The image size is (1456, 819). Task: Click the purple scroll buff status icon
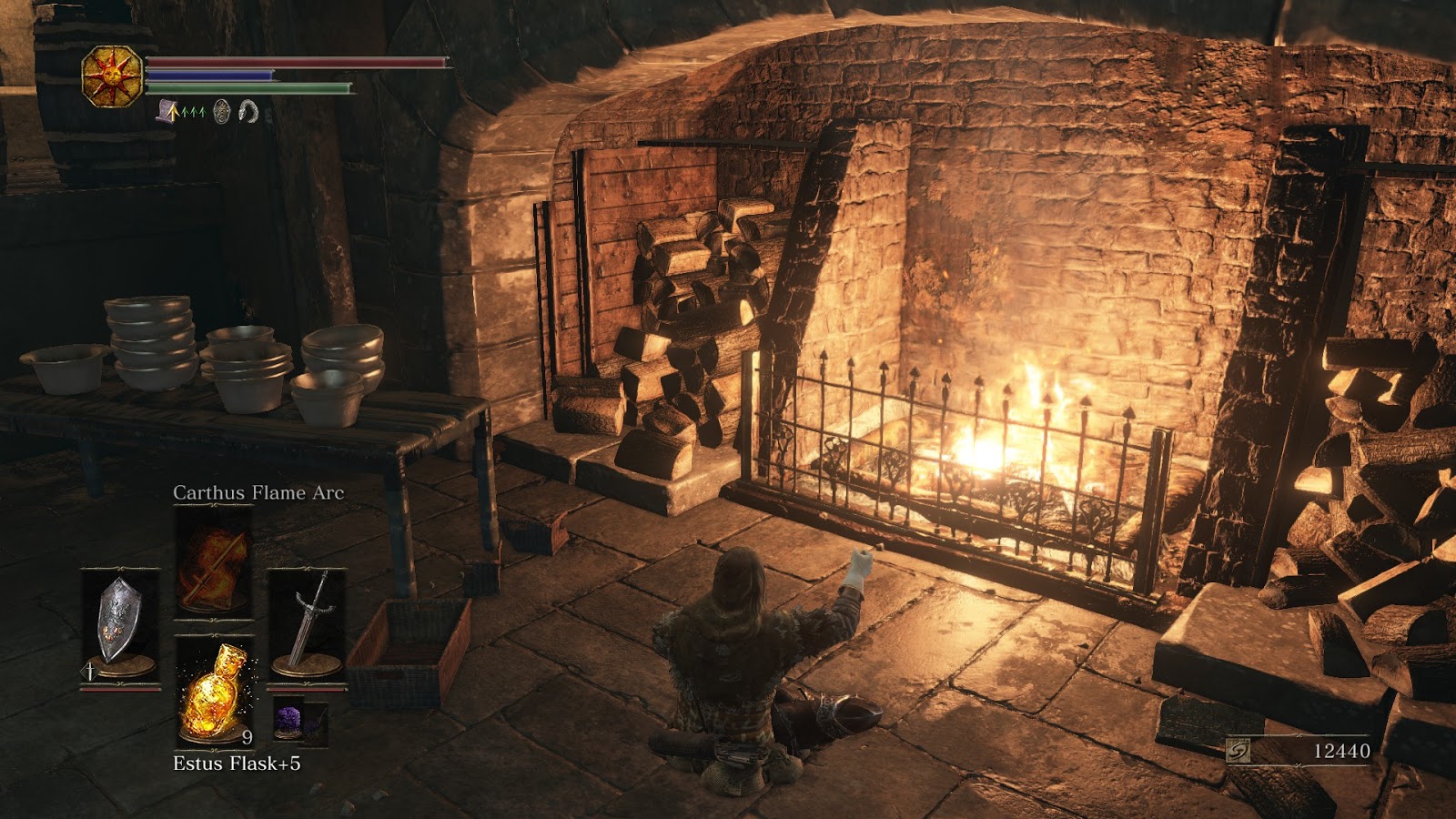tap(168, 112)
